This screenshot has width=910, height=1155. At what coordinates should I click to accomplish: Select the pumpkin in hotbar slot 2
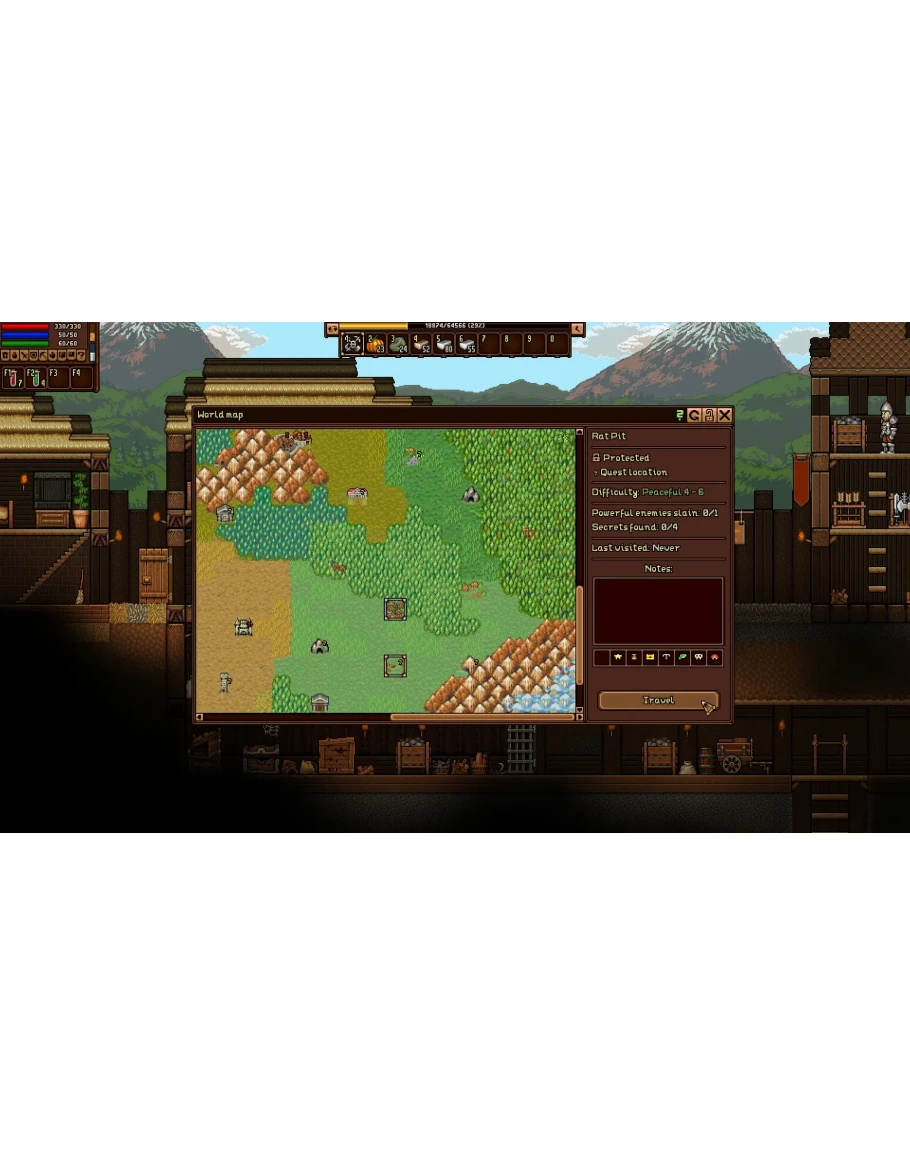pos(375,344)
